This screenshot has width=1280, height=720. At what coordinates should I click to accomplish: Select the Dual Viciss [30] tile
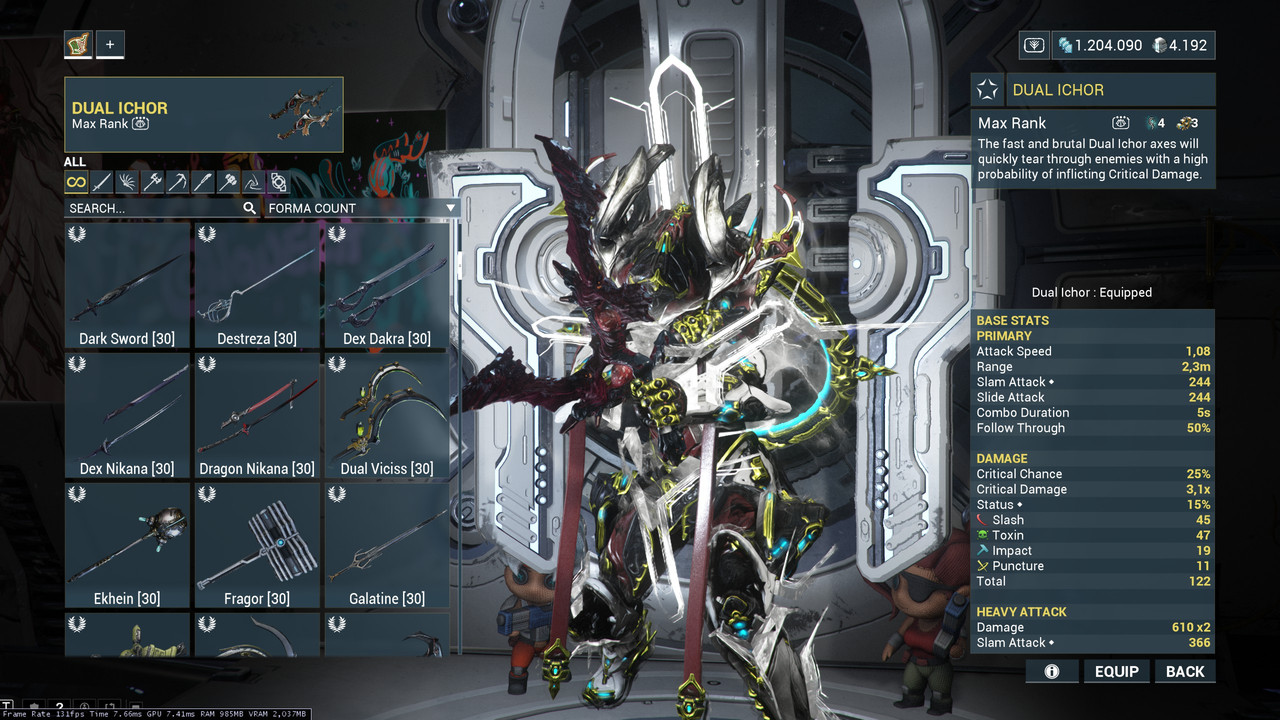tap(387, 416)
